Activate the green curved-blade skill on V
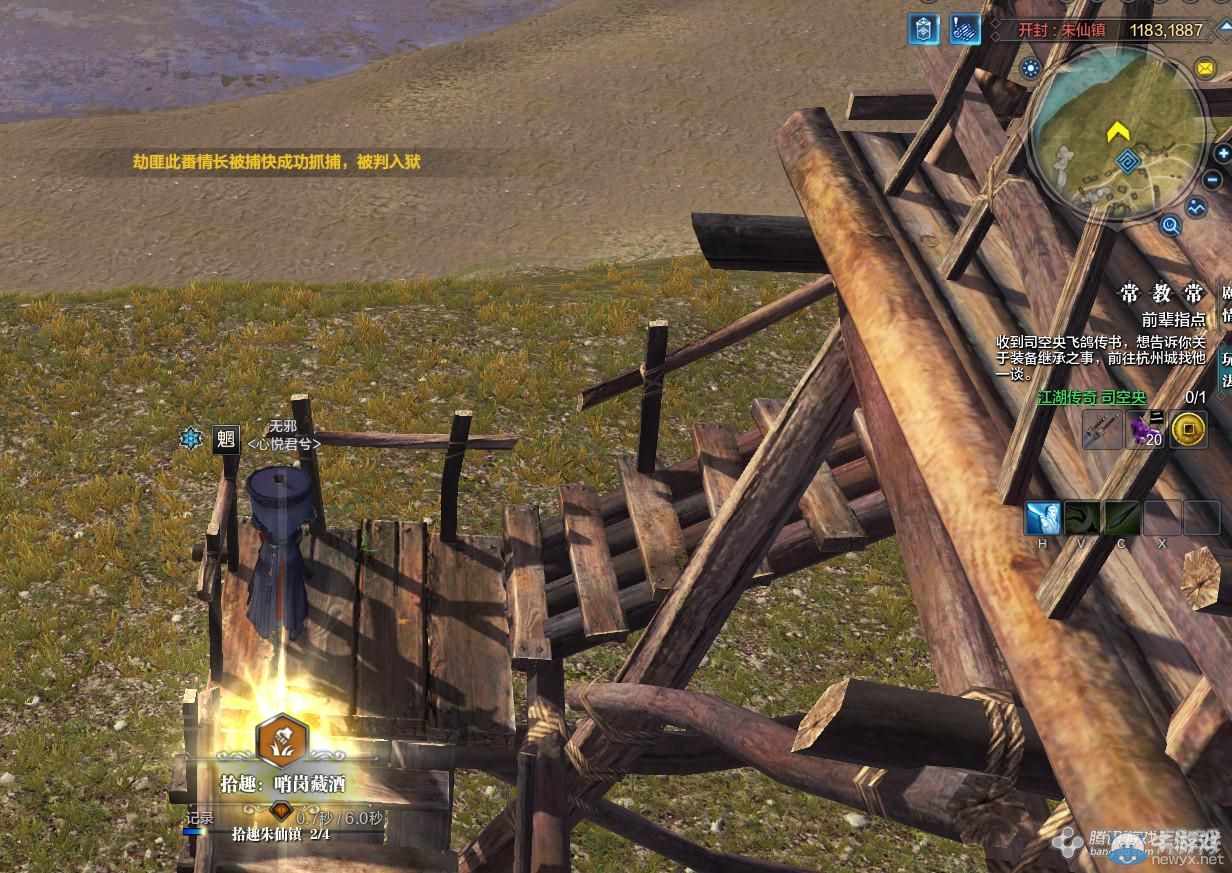Screen dimensions: 1232x873 coord(1082,518)
